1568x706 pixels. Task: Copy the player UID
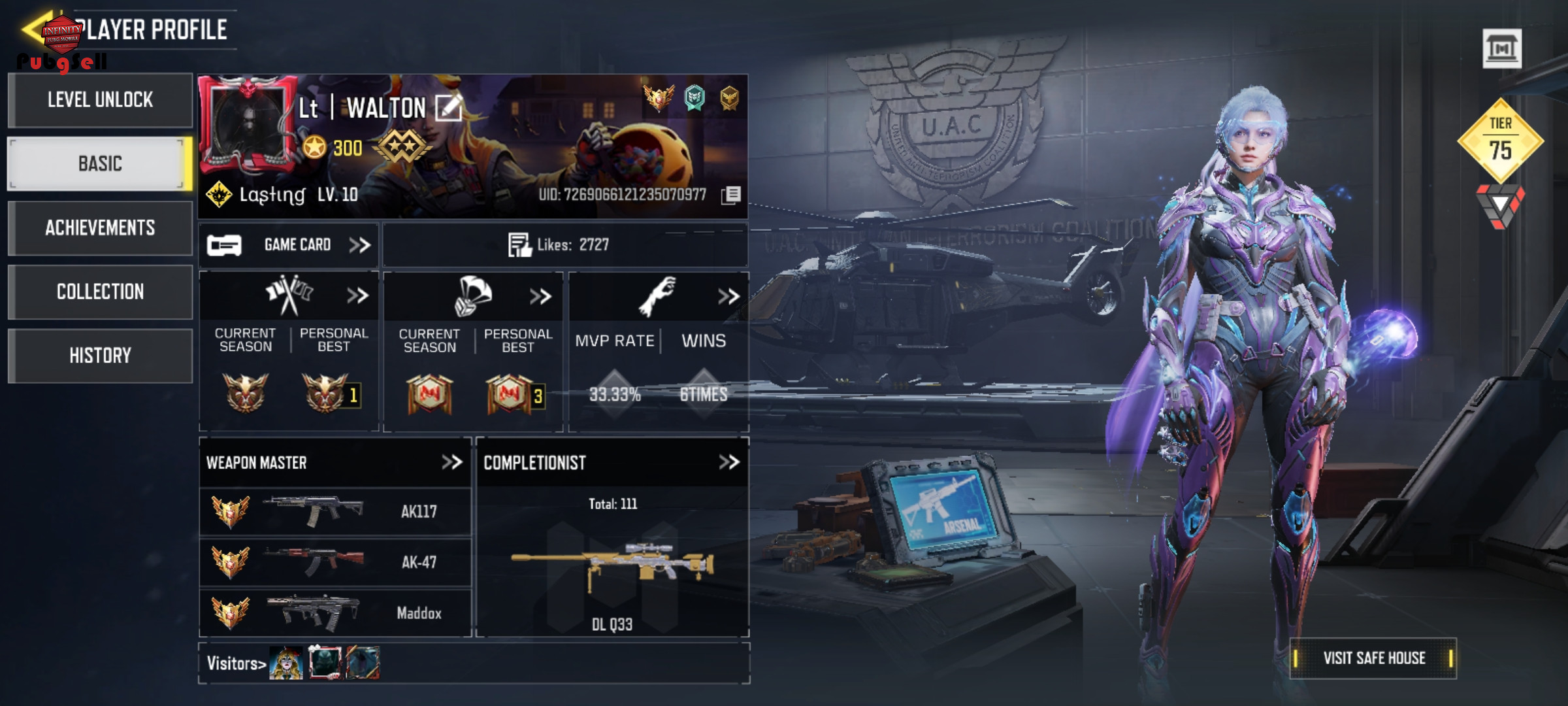(732, 195)
